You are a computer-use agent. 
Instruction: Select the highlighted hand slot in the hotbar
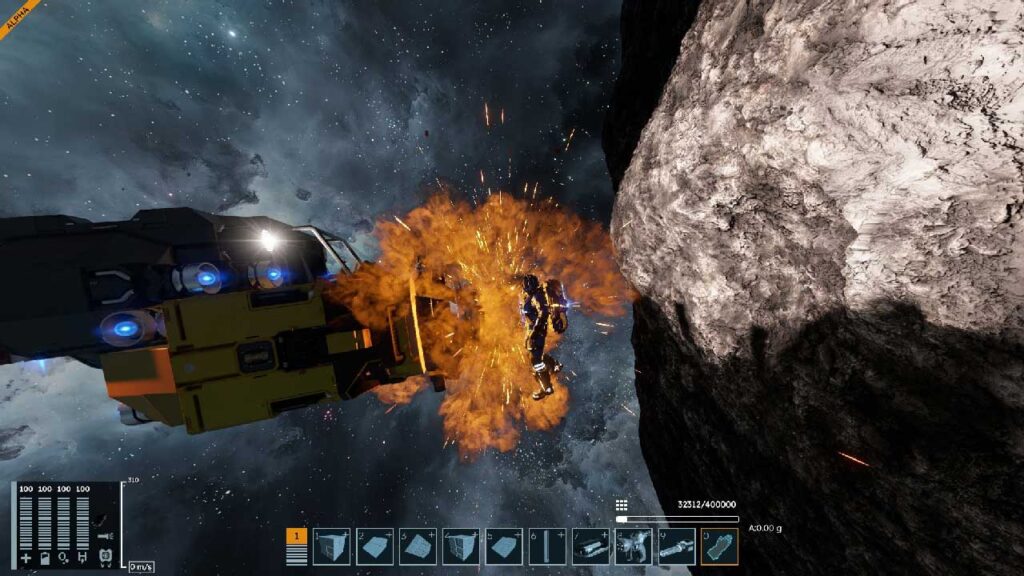(719, 547)
